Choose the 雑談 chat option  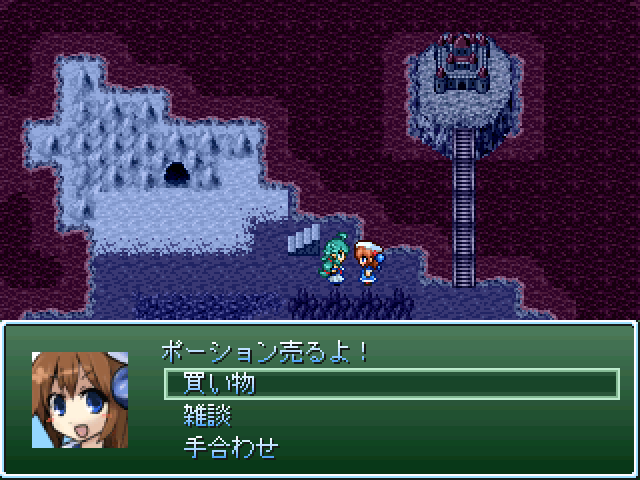[x=208, y=415]
